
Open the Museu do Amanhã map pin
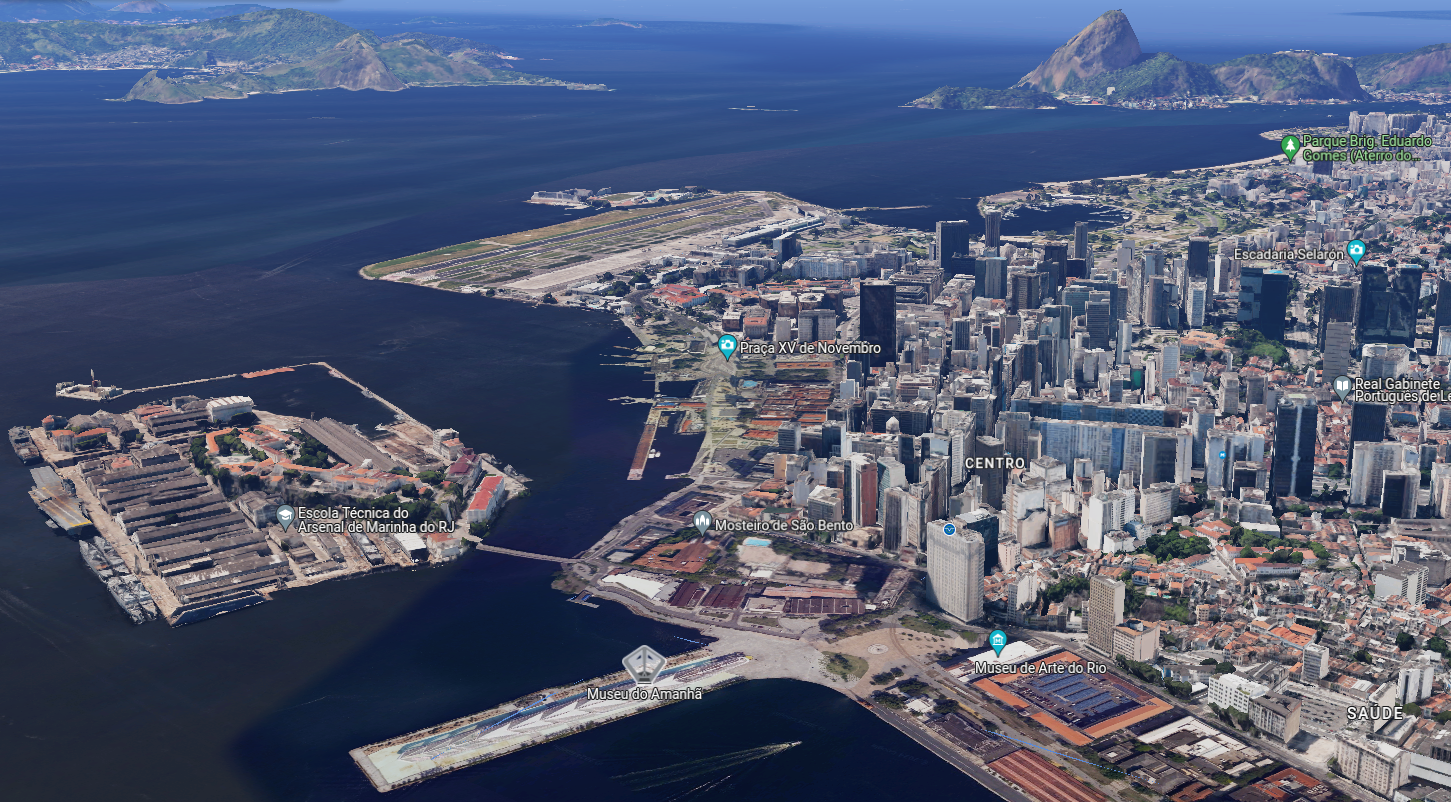[x=644, y=665]
